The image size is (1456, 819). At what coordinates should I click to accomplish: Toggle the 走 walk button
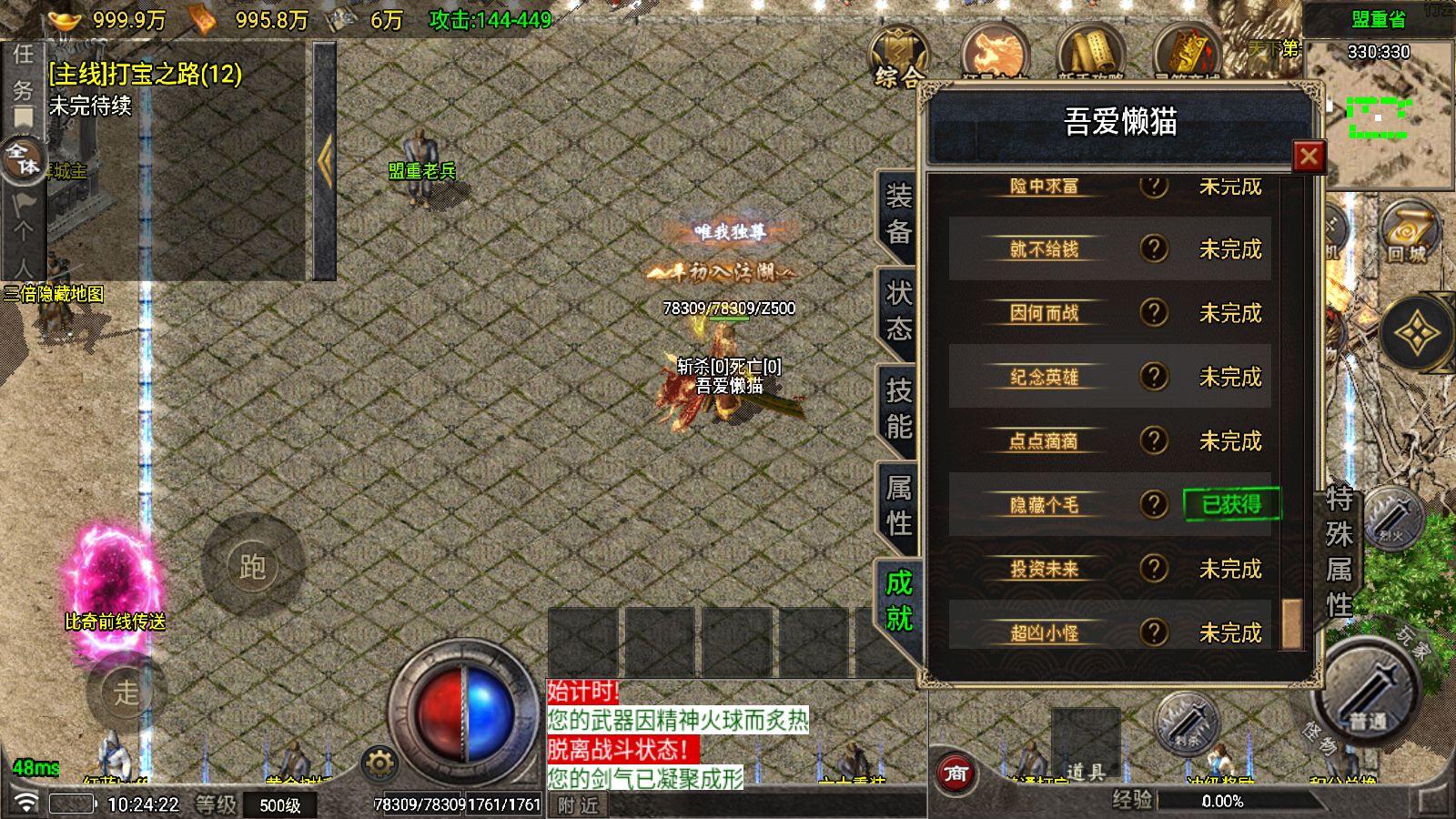tap(126, 693)
